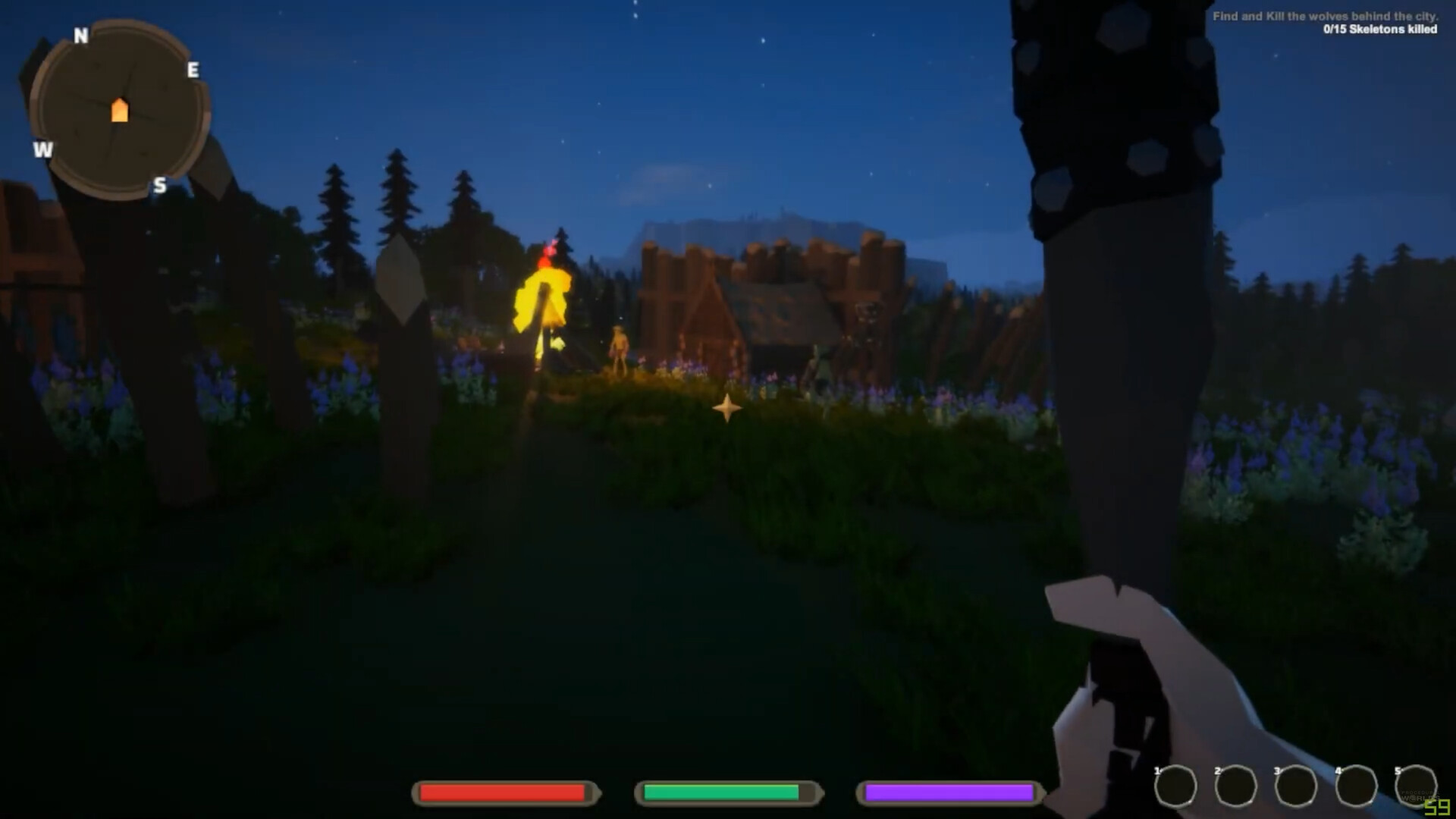Select hotbar slot 5
1456x819 pixels.
(x=1417, y=786)
